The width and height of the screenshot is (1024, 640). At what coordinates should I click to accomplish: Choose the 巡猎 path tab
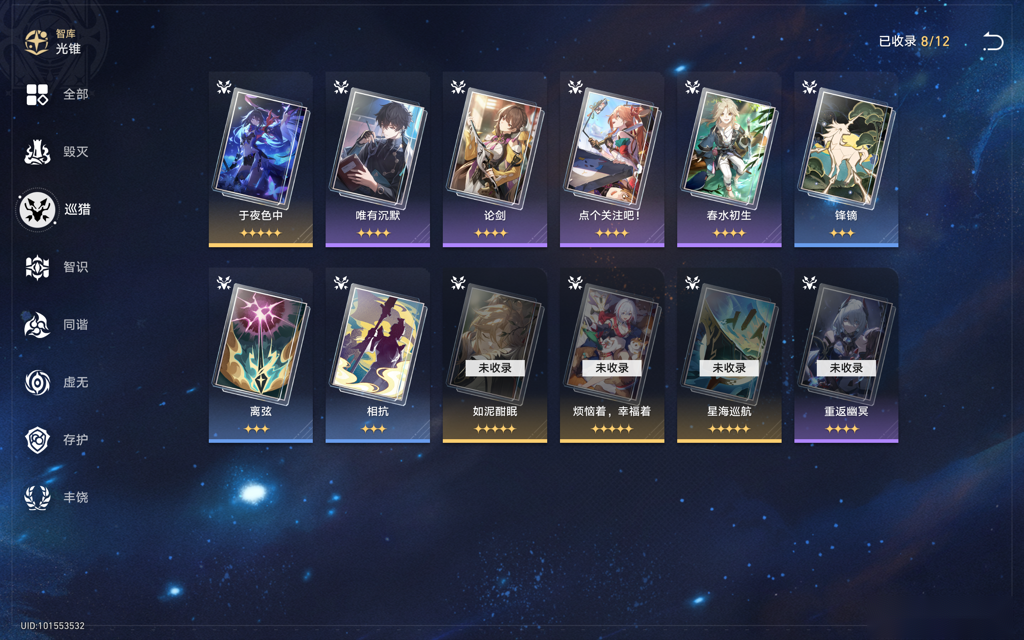pyautogui.click(x=57, y=210)
